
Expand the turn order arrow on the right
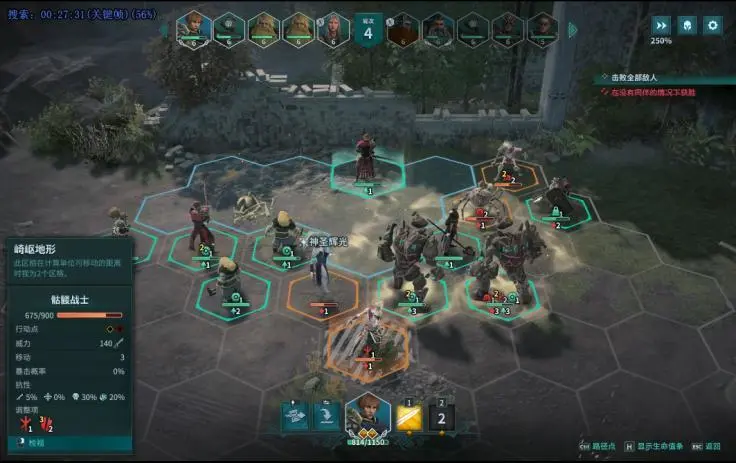[573, 29]
